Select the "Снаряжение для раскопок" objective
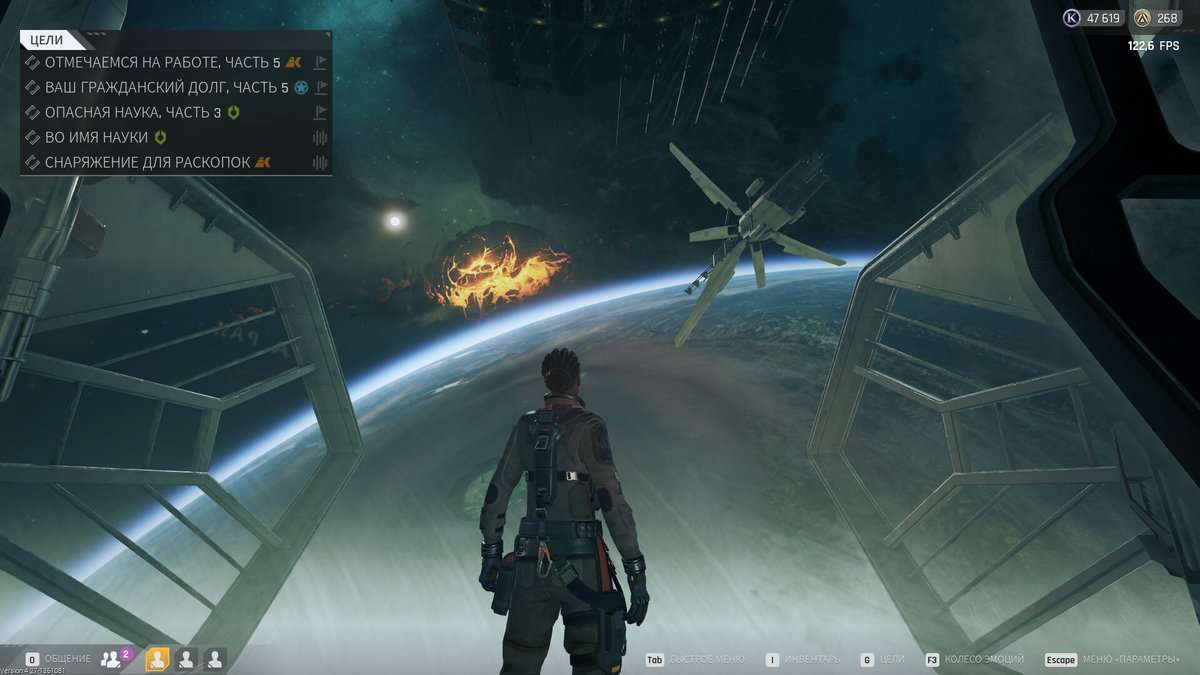1200x675 pixels. [147, 162]
